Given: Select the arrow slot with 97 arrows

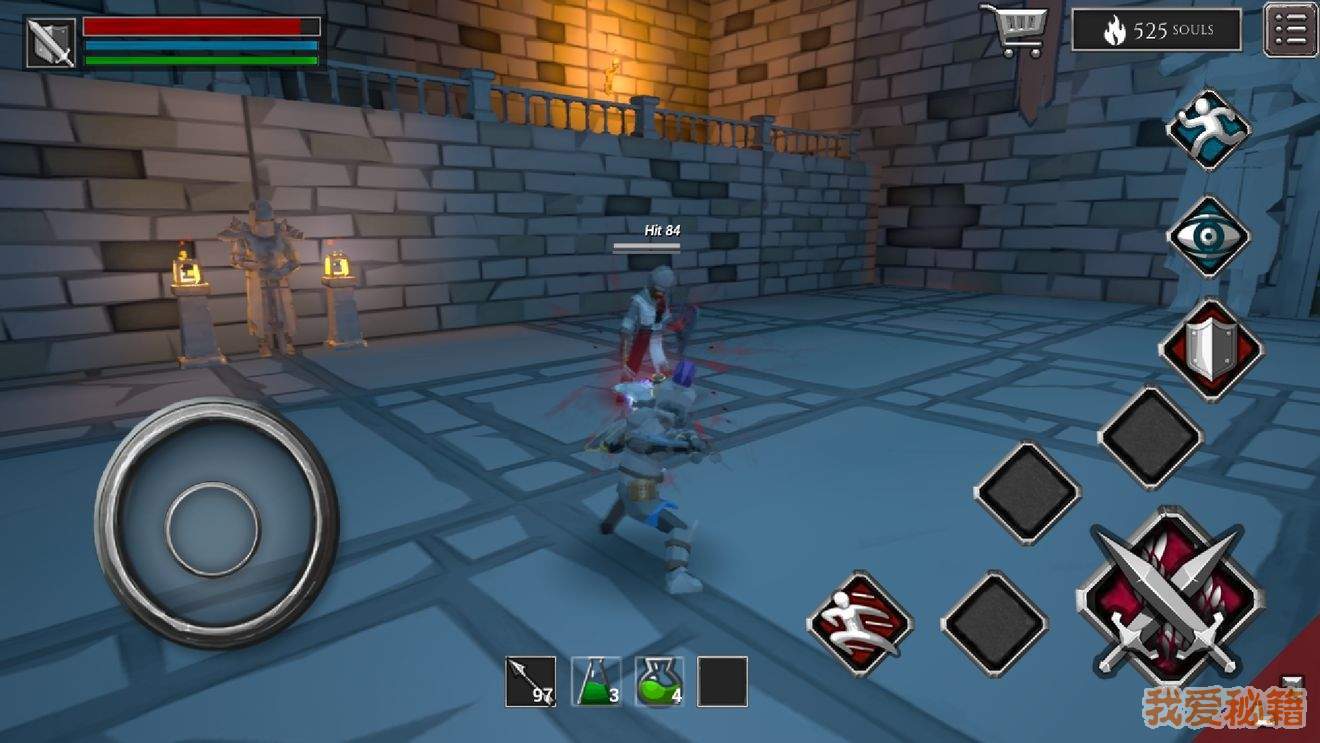Looking at the screenshot, I should coord(530,681).
